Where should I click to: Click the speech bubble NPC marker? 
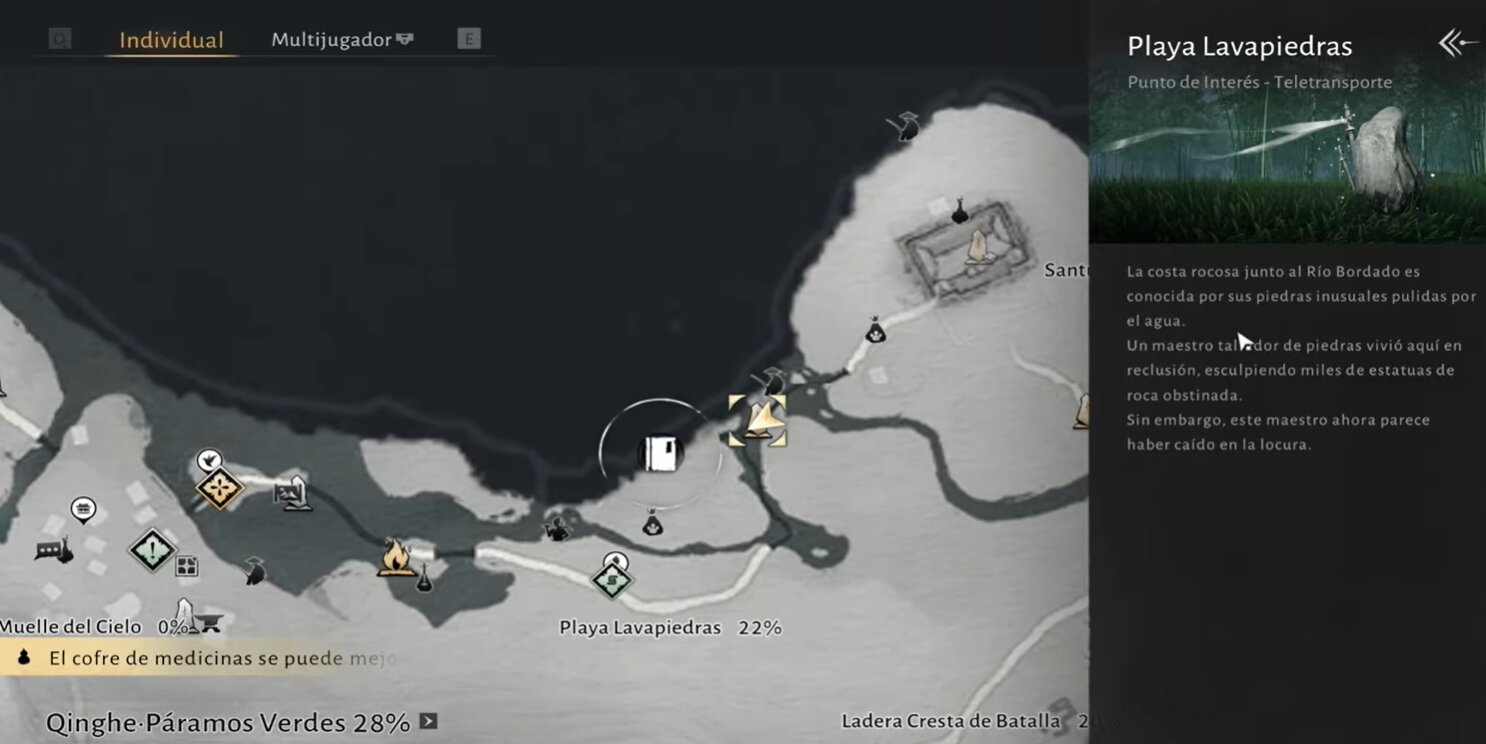click(x=50, y=550)
